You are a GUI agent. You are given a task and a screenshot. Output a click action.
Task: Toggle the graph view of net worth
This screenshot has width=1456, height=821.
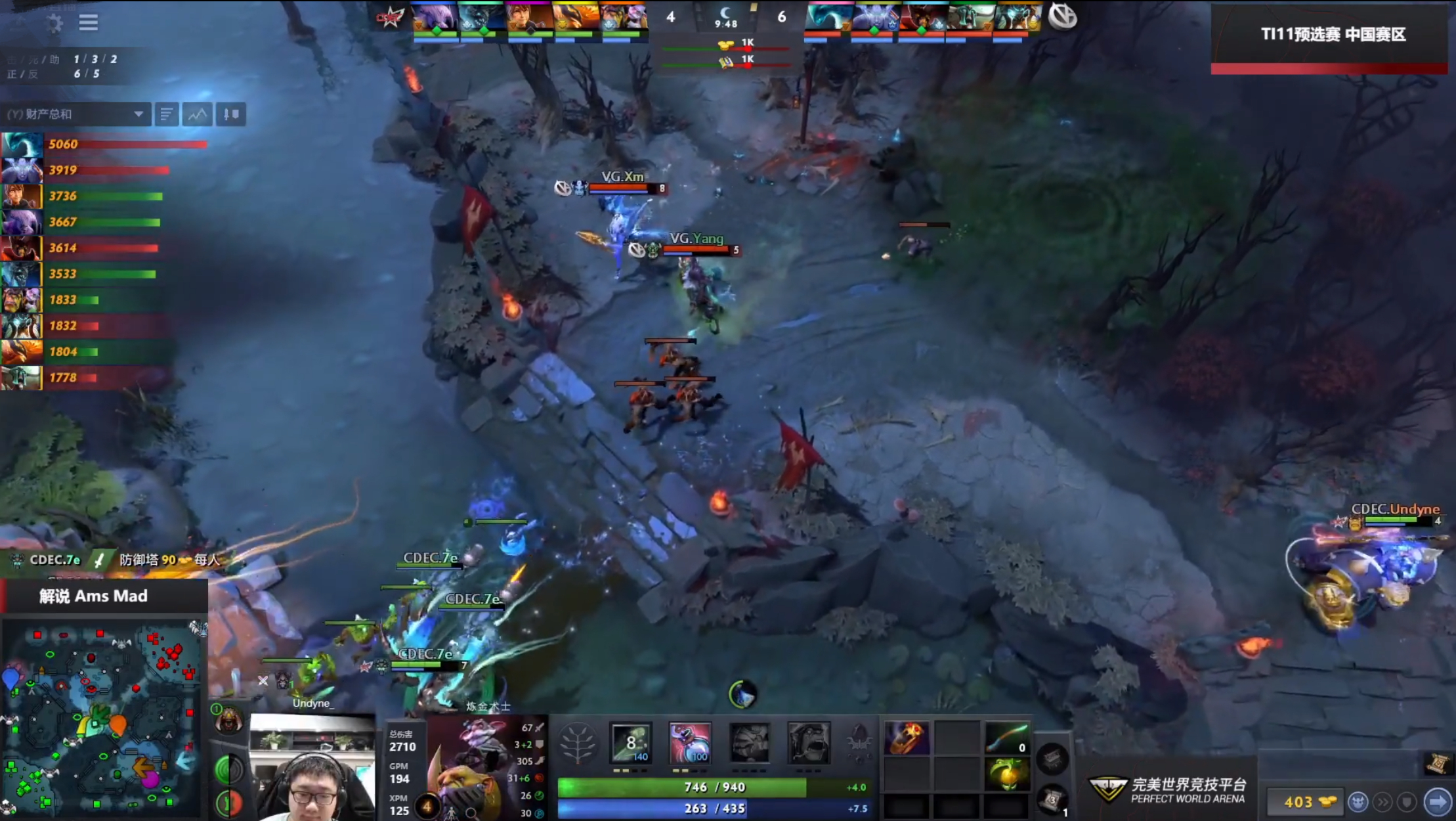coord(196,114)
